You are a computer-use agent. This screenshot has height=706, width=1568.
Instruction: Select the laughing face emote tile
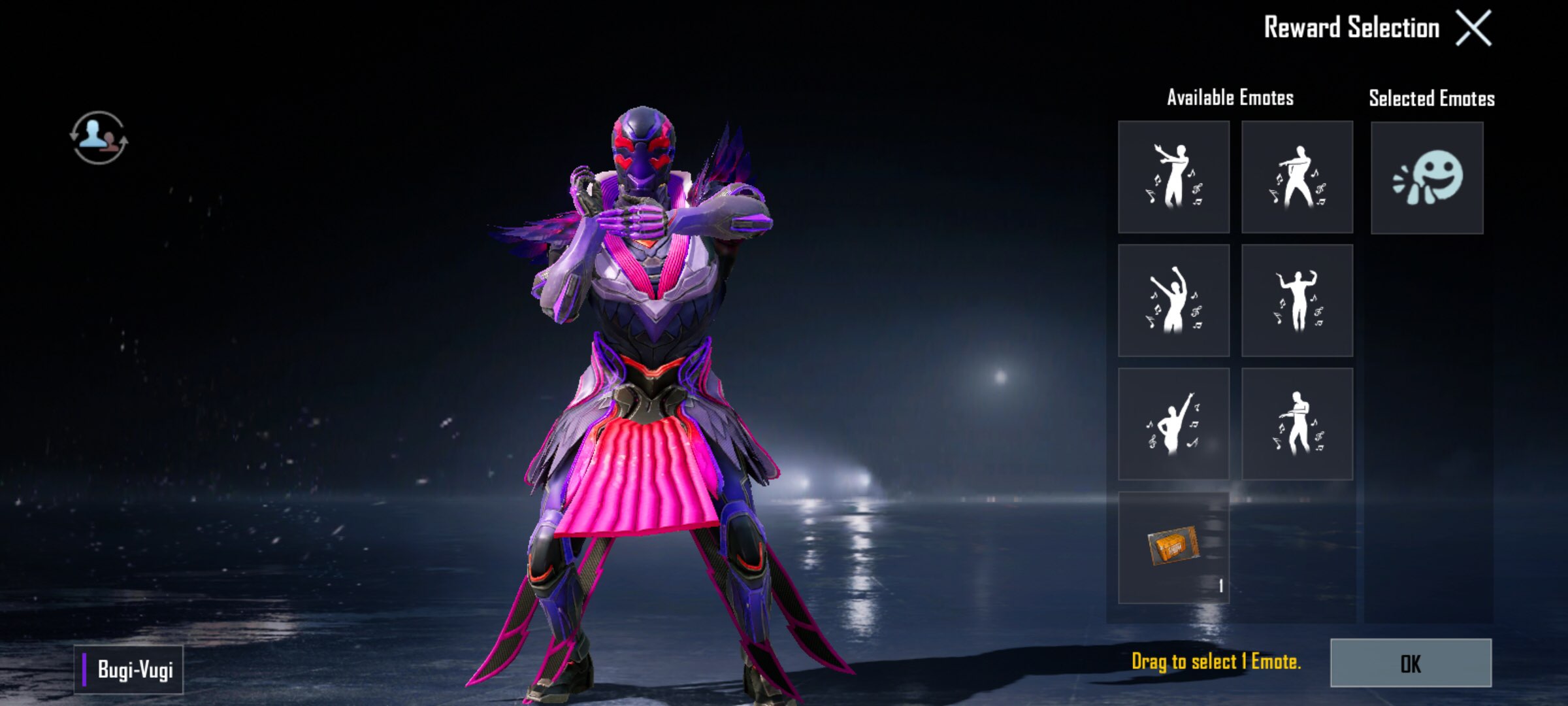click(x=1427, y=178)
